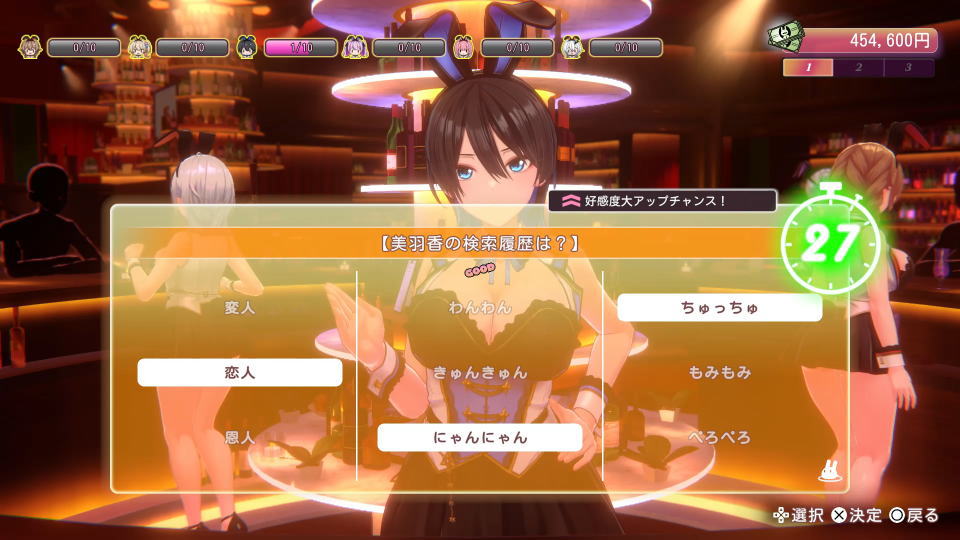Pick the にゃんにゃん answer option
This screenshot has height=540, width=960.
click(480, 437)
